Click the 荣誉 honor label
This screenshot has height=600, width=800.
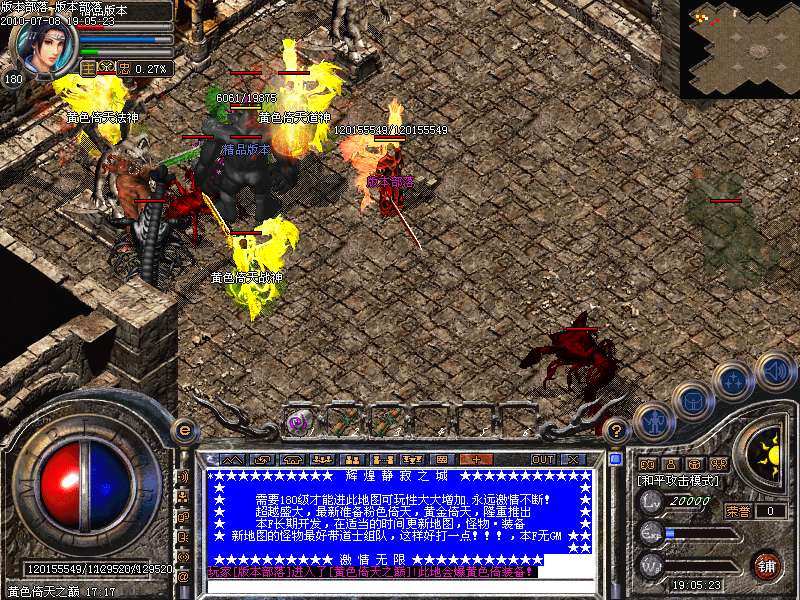(x=738, y=511)
